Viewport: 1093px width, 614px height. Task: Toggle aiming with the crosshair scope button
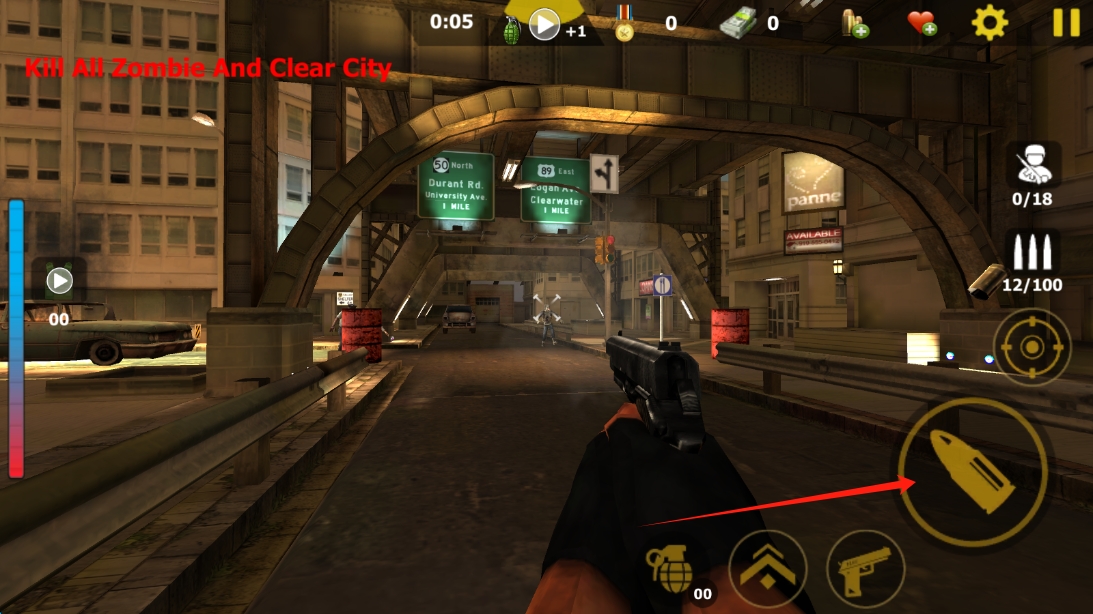click(1031, 348)
